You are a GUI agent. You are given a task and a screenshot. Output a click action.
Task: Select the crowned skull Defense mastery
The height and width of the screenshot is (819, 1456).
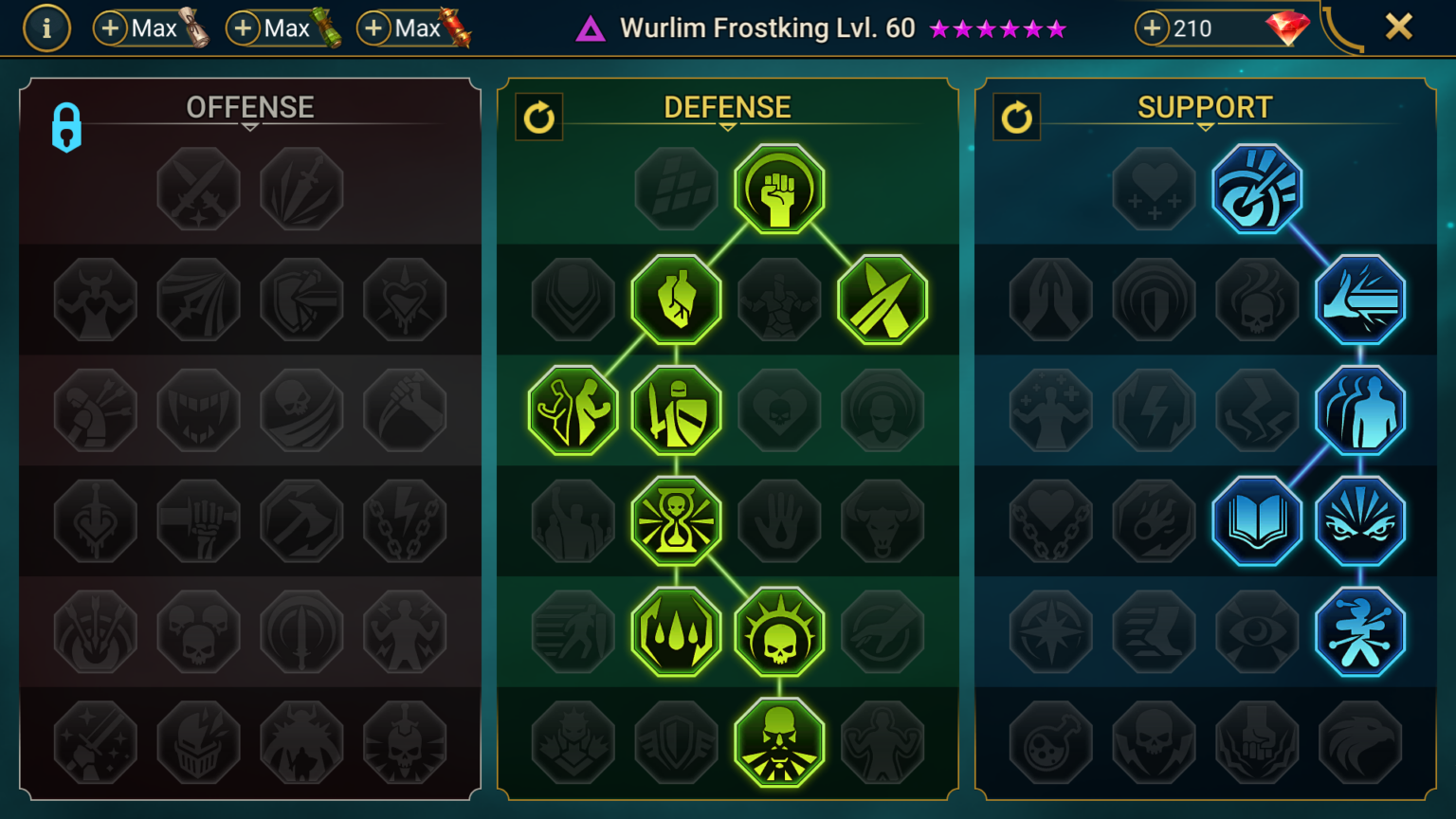point(779,632)
